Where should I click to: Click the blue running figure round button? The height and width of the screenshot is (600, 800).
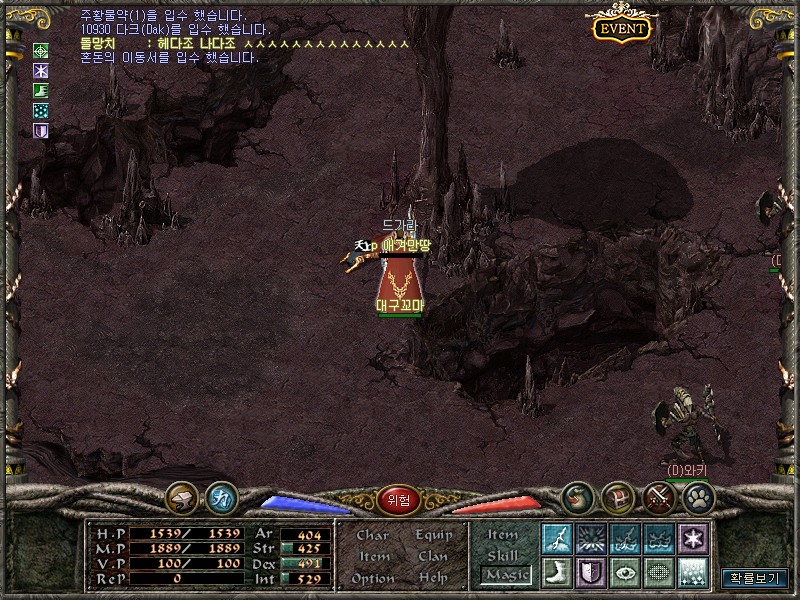(221, 496)
